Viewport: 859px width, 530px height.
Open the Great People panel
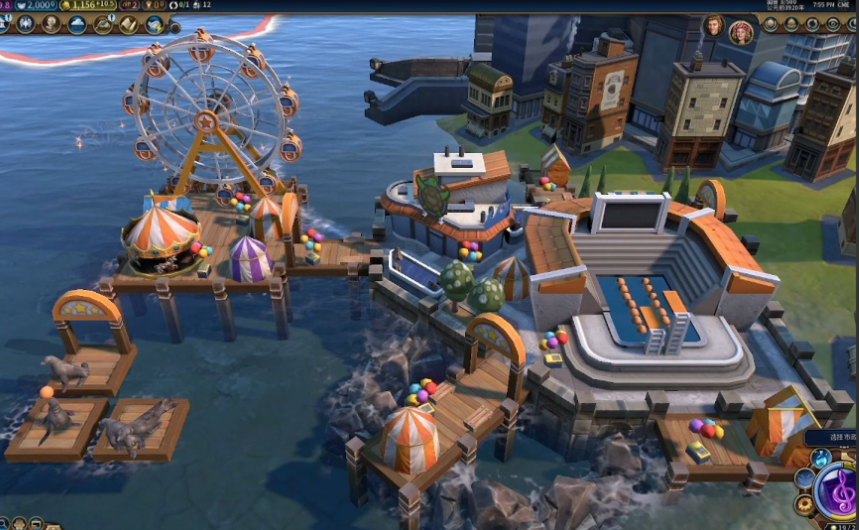[x=51, y=24]
